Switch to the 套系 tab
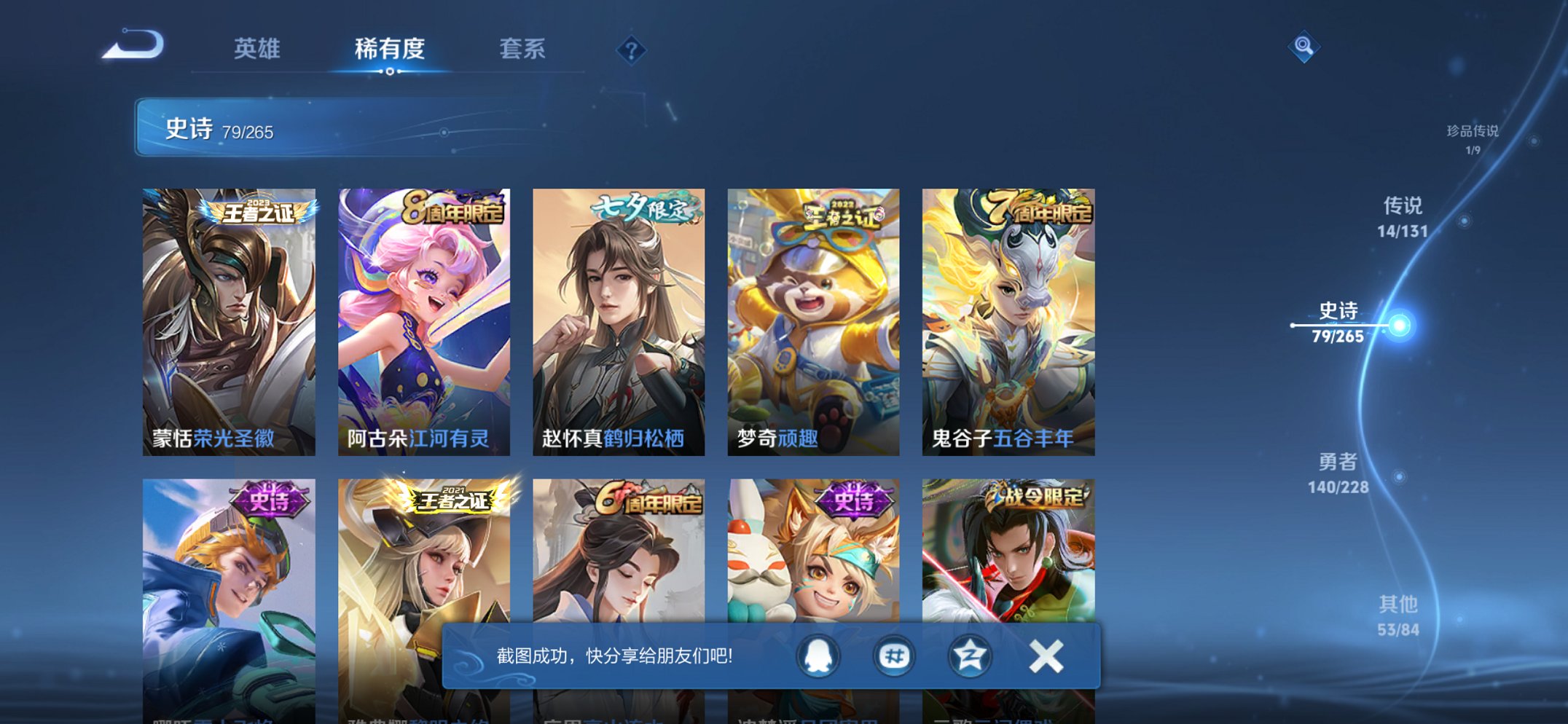Viewport: 1568px width, 724px height. pos(522,48)
